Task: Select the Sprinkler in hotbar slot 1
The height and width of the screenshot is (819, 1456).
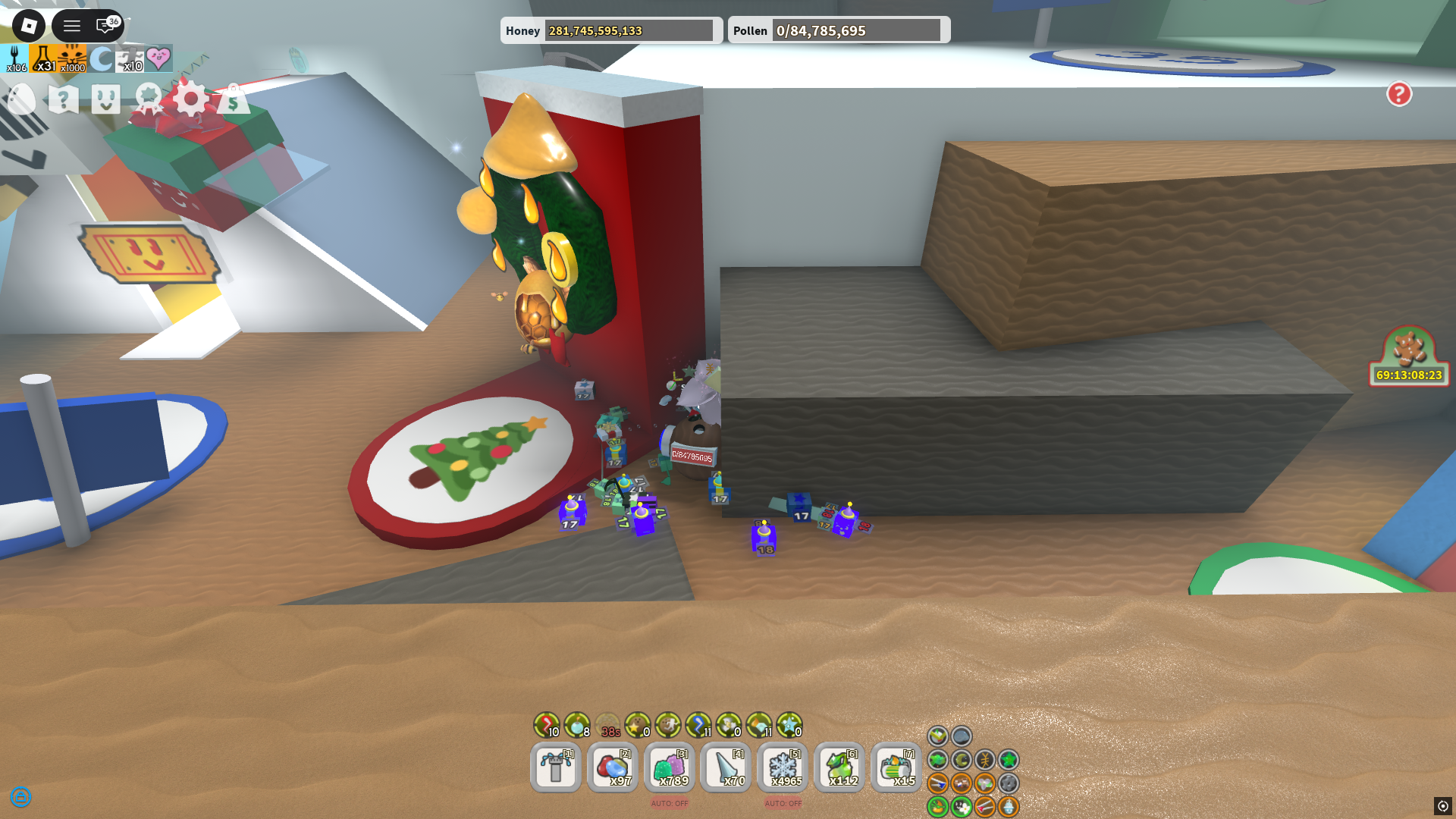Action: pyautogui.click(x=555, y=767)
